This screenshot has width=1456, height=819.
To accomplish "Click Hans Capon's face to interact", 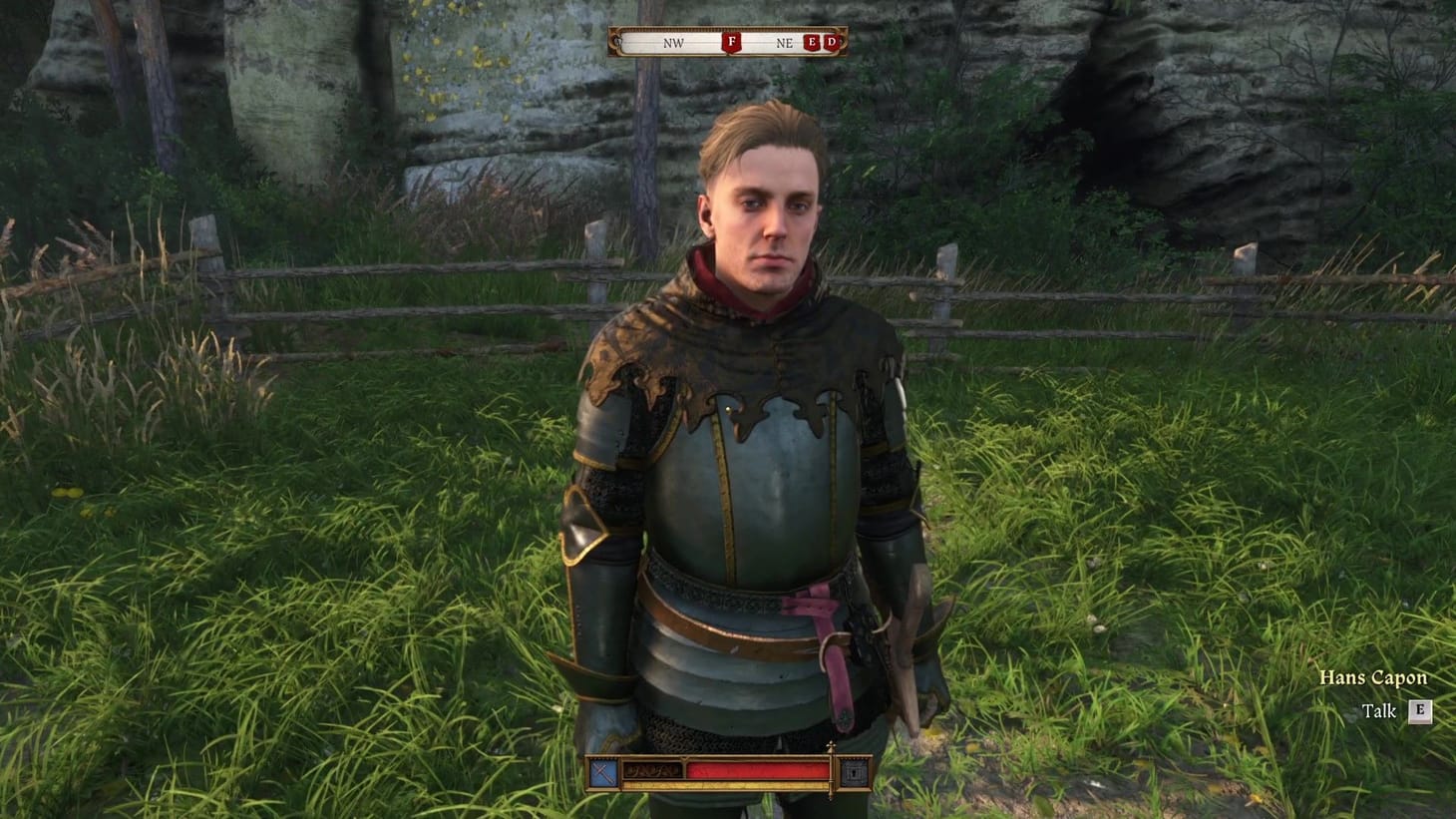I will pos(768,219).
